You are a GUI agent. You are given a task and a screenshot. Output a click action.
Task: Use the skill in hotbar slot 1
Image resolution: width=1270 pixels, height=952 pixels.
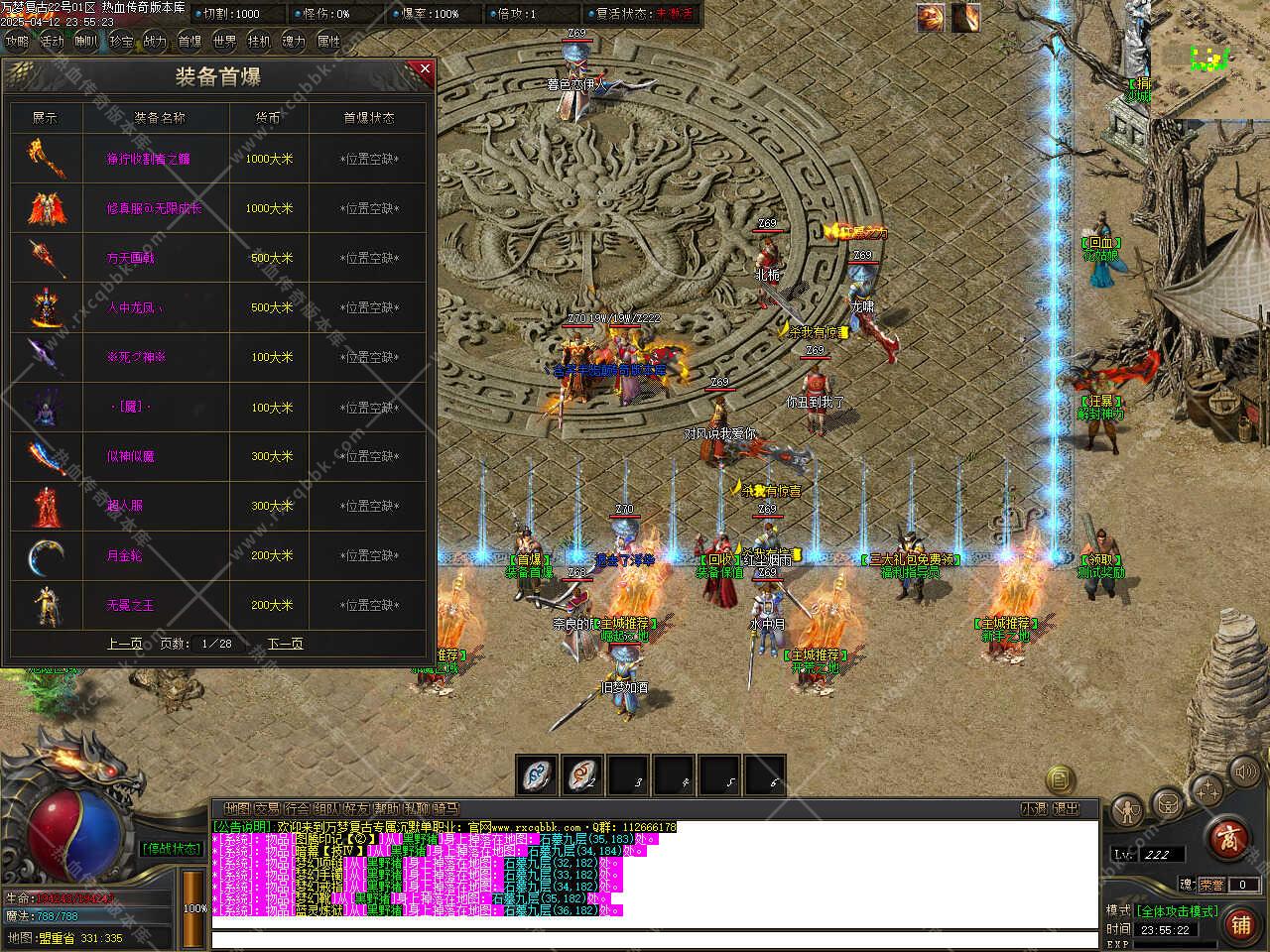(536, 775)
